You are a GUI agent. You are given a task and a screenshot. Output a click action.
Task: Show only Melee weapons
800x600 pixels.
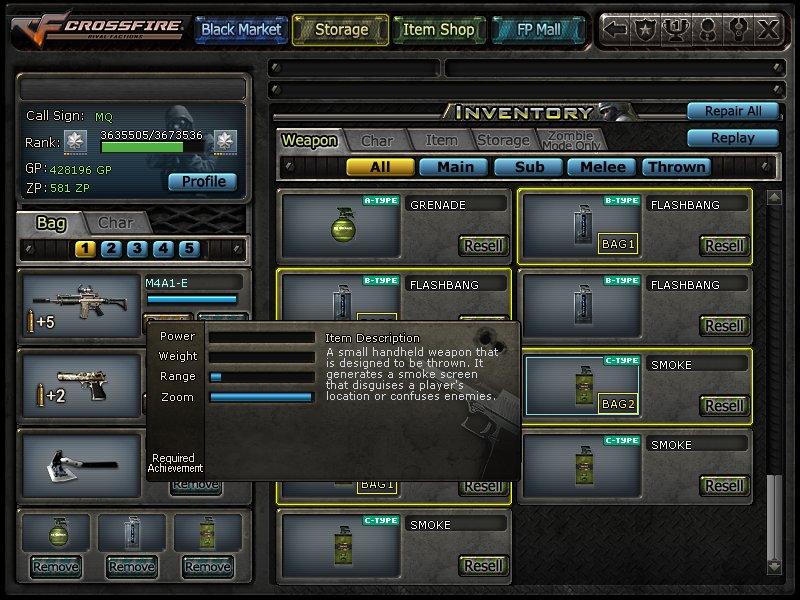click(x=603, y=167)
